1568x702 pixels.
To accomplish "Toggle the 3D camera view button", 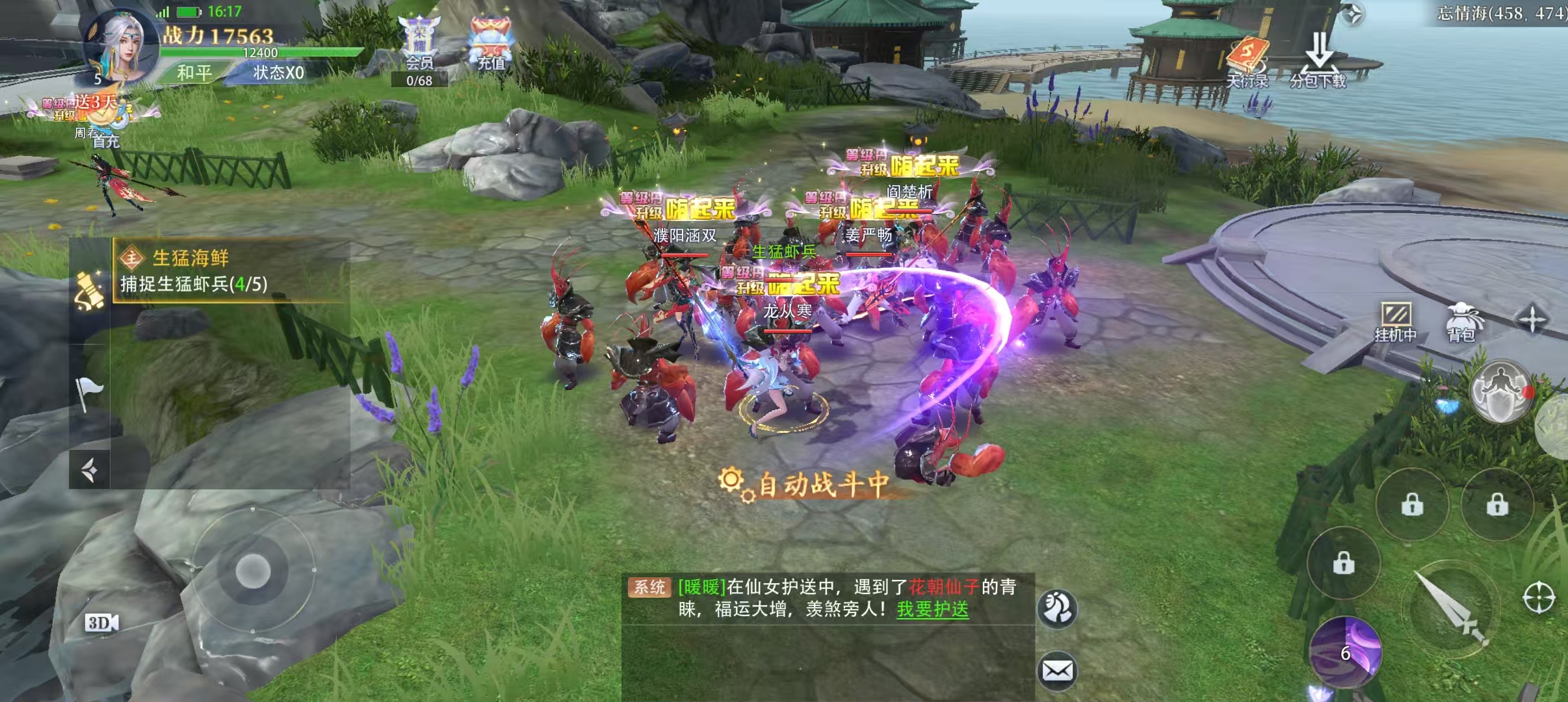I will [101, 623].
